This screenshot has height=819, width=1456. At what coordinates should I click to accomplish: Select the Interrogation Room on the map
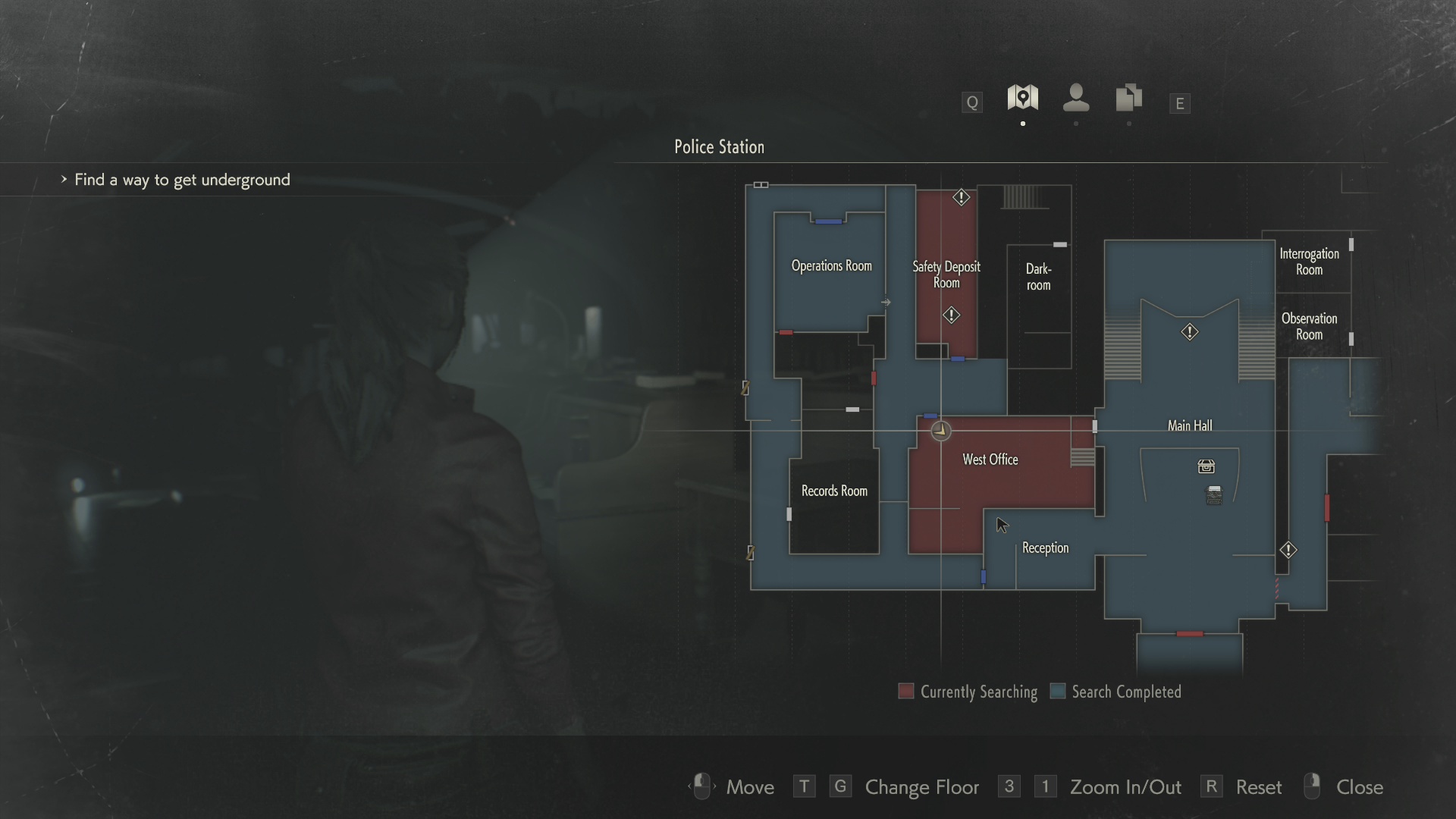pos(1309,262)
